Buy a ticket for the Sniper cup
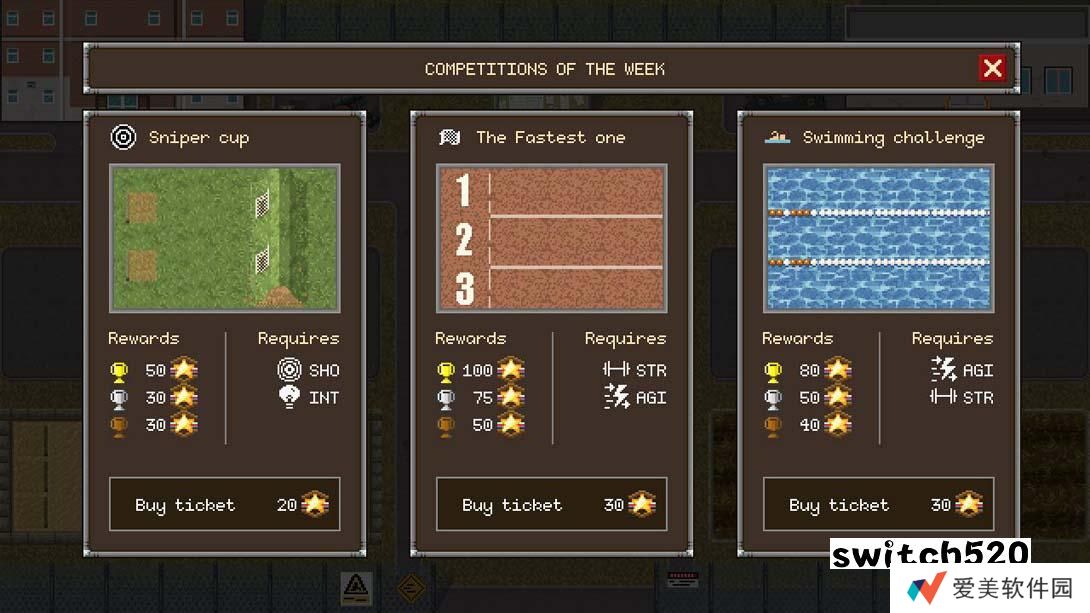 pyautogui.click(x=224, y=504)
